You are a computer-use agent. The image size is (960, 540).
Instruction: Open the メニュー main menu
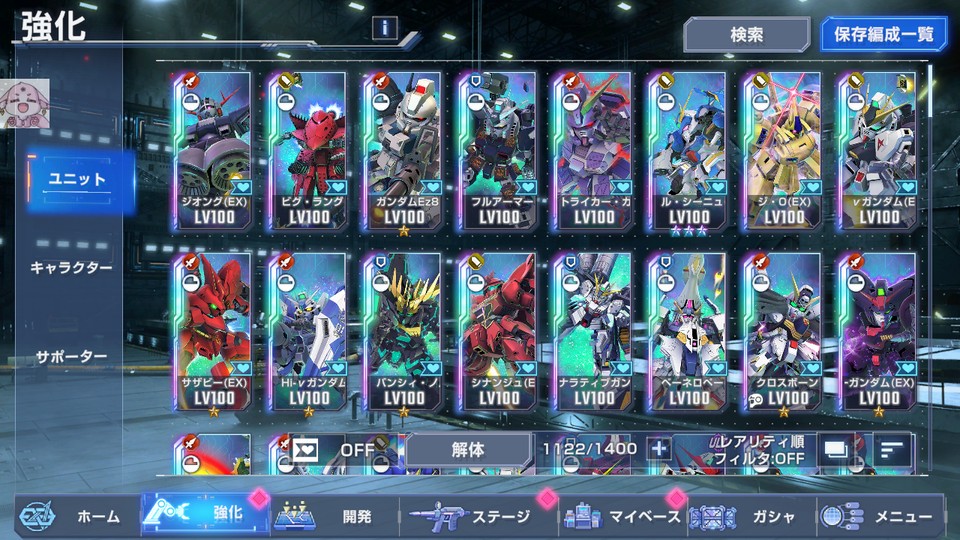point(880,516)
